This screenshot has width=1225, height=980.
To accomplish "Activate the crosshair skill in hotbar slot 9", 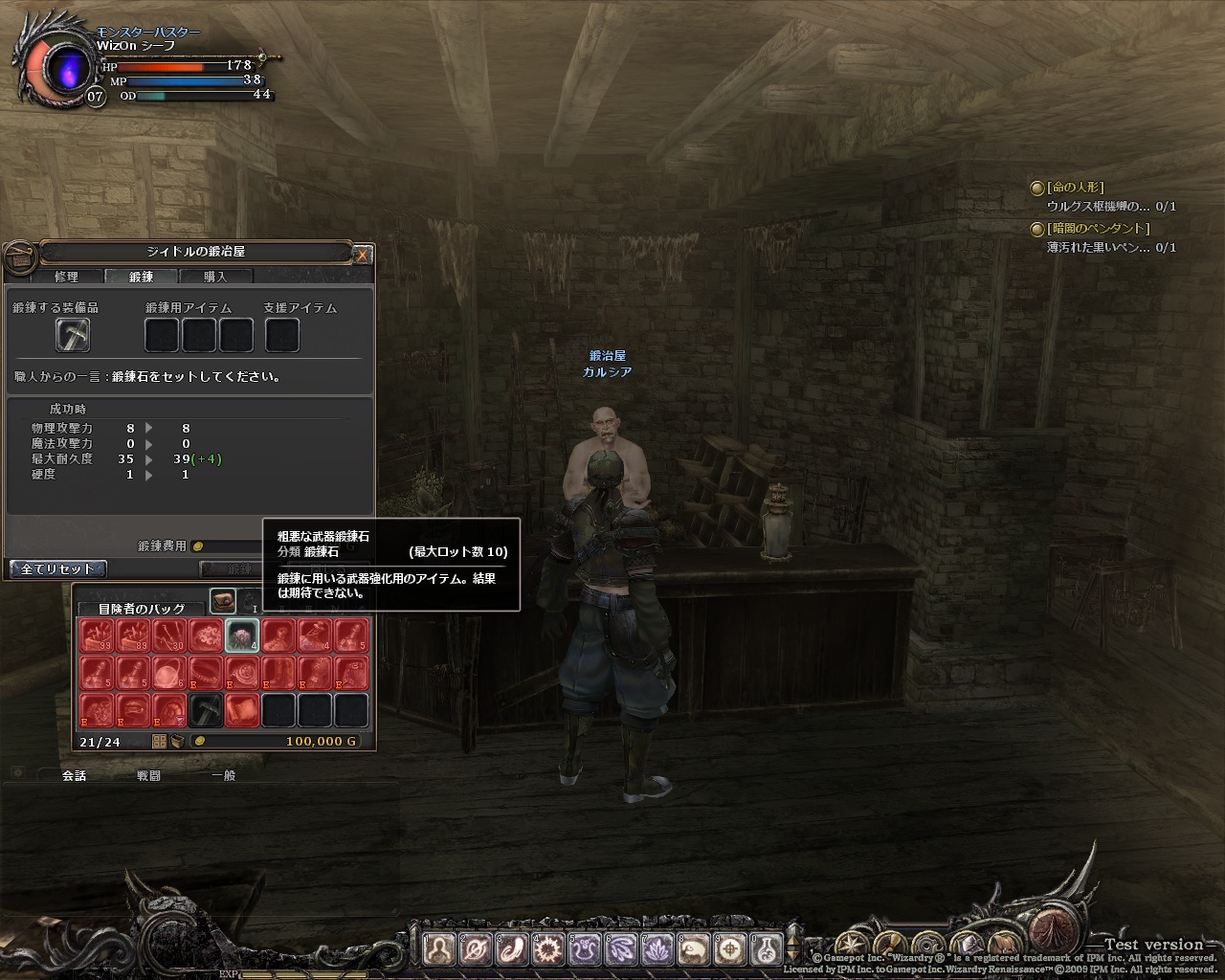I will (x=730, y=949).
